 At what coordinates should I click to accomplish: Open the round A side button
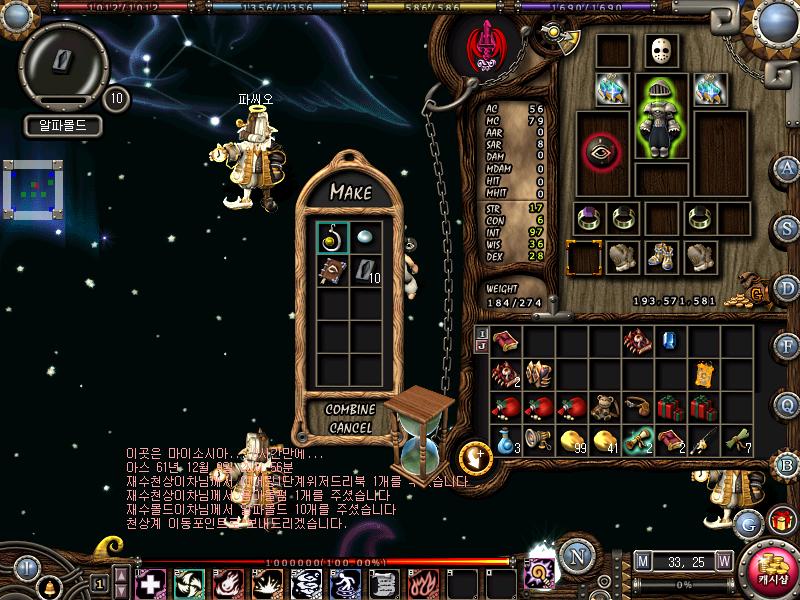(x=787, y=168)
